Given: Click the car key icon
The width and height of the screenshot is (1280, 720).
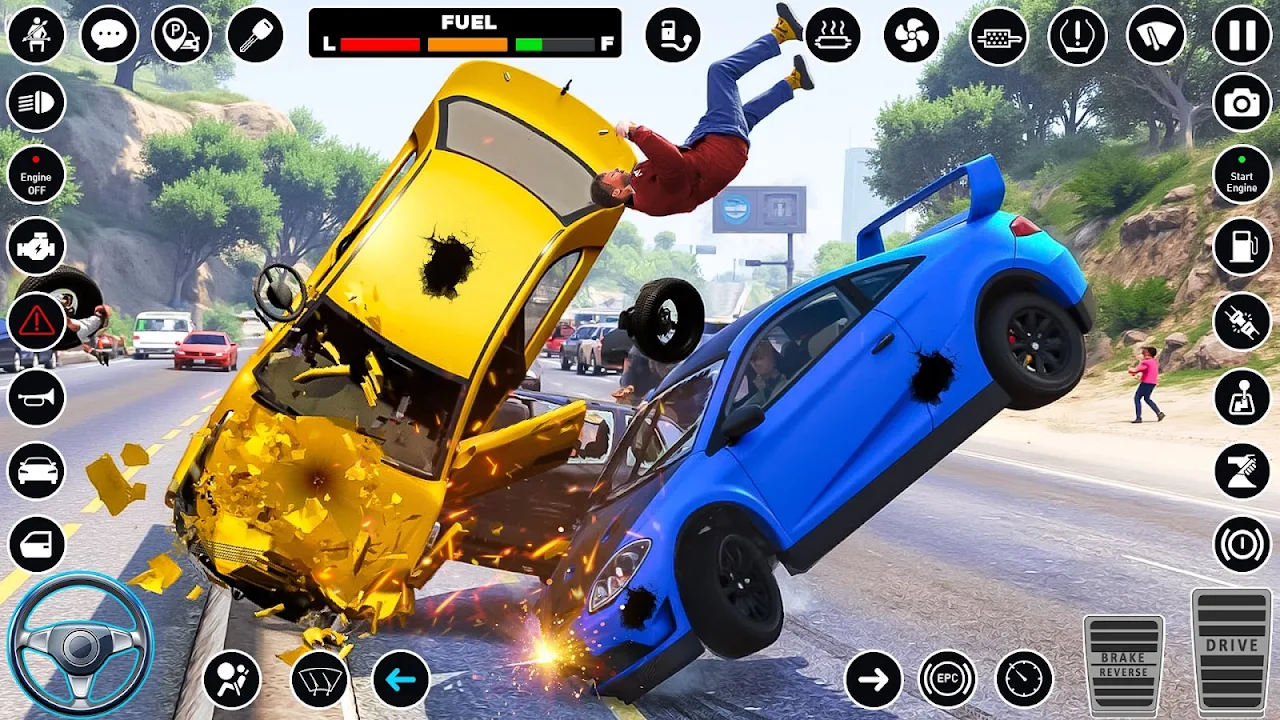Looking at the screenshot, I should coord(255,35).
